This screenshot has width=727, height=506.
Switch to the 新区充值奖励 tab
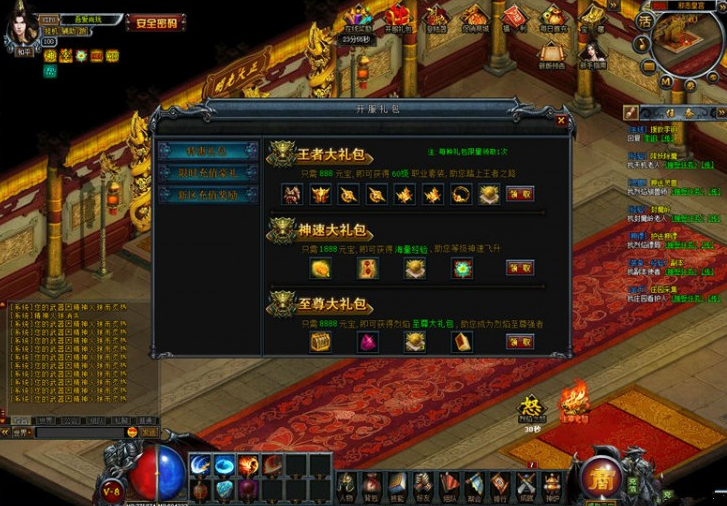point(208,194)
